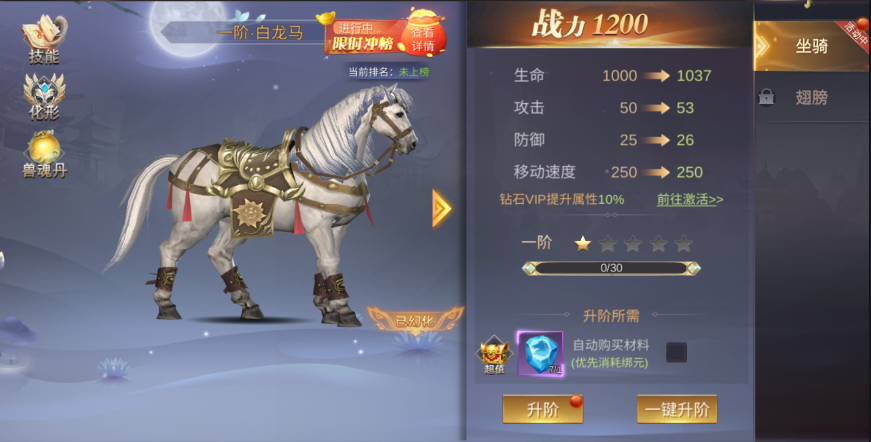The height and width of the screenshot is (442, 871).
Task: Click the 已幻化 transmog status badge
Action: click(x=415, y=321)
